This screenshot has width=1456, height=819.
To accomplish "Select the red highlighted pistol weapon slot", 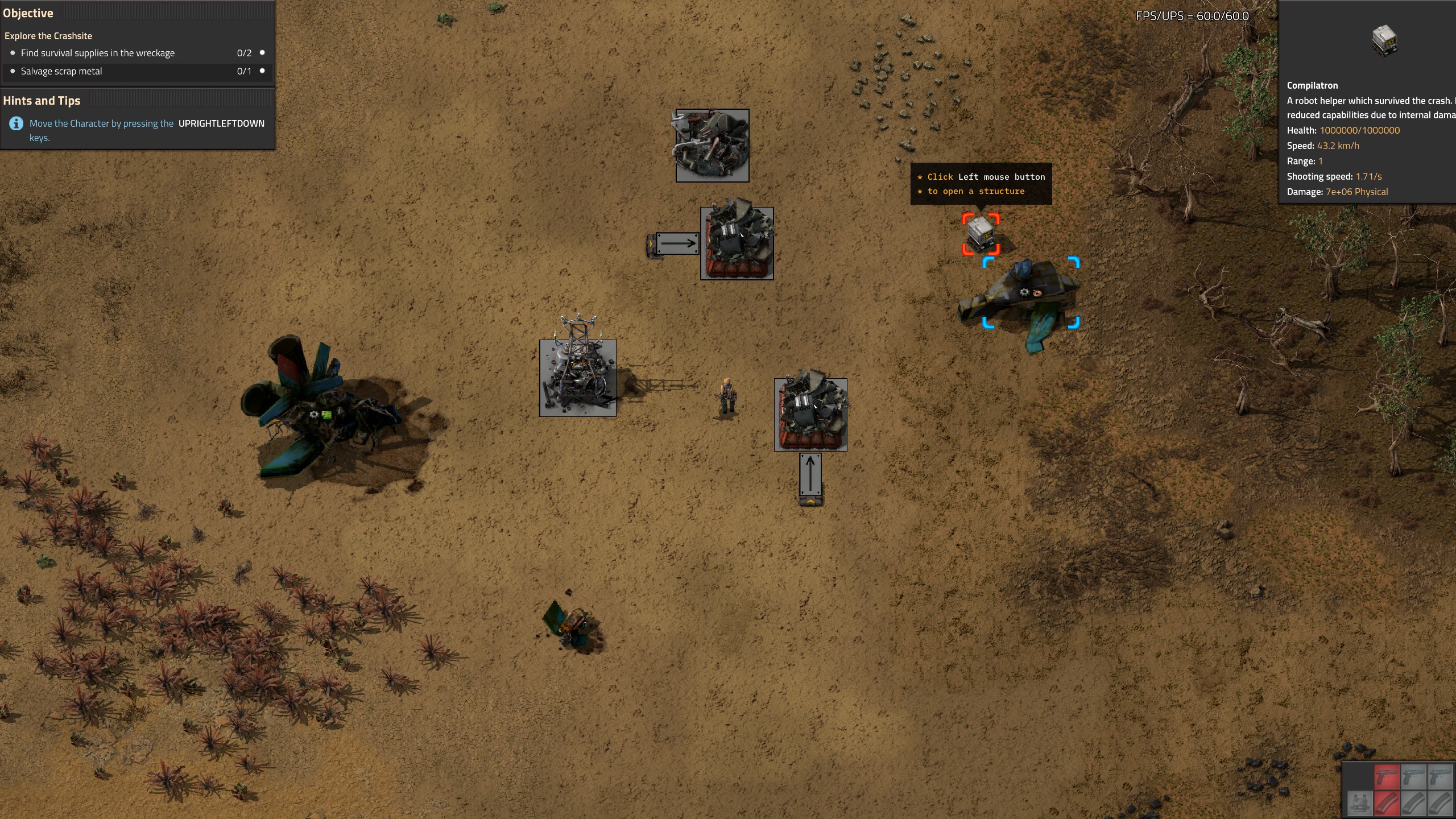I will (1387, 777).
